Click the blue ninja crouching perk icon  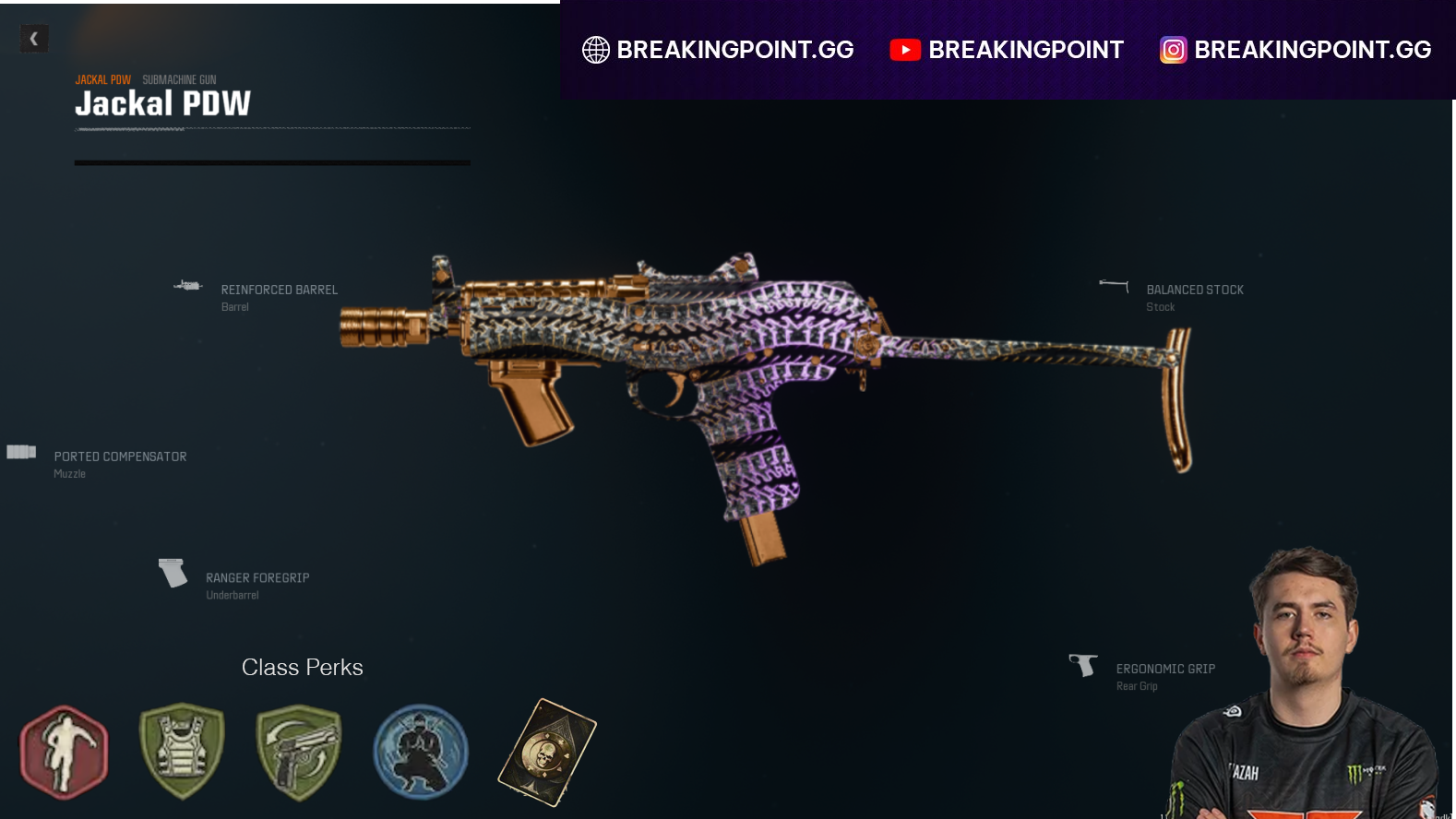pos(420,752)
